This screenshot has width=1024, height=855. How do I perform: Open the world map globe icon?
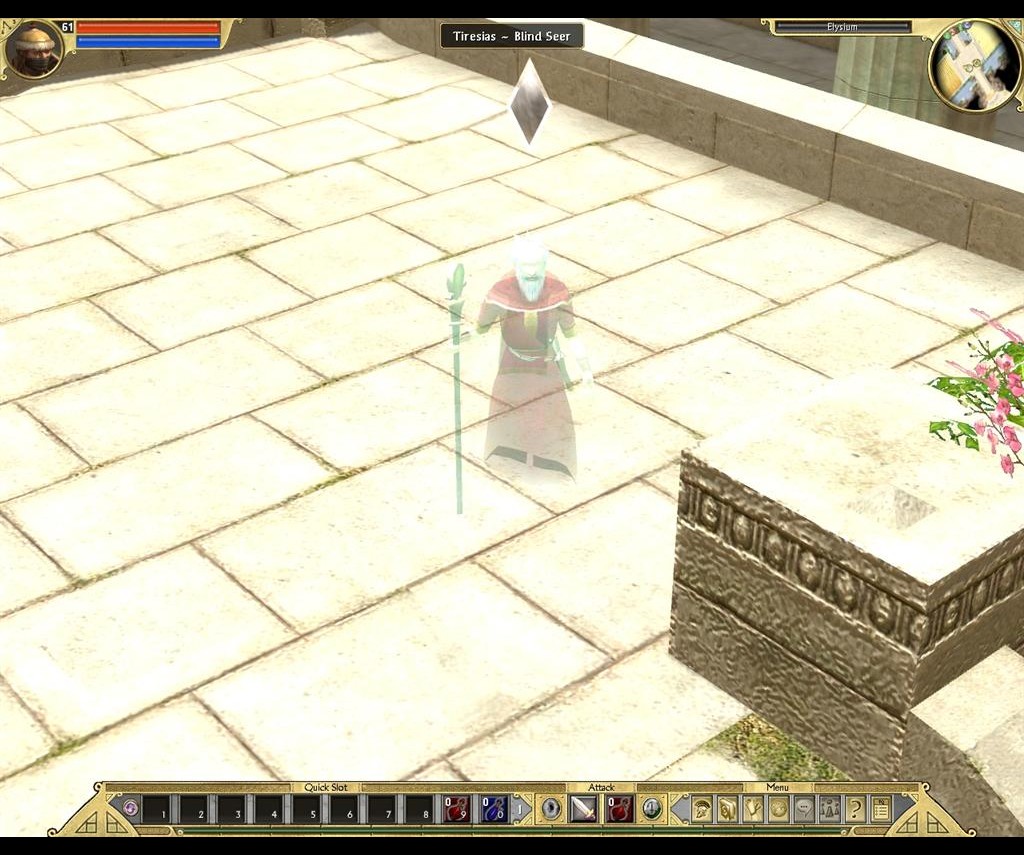[779, 808]
